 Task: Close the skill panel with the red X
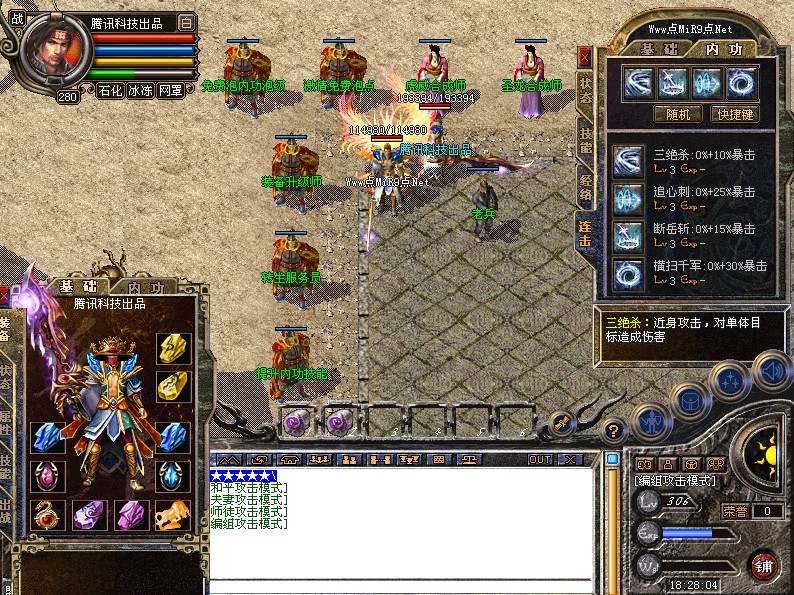coord(585,57)
